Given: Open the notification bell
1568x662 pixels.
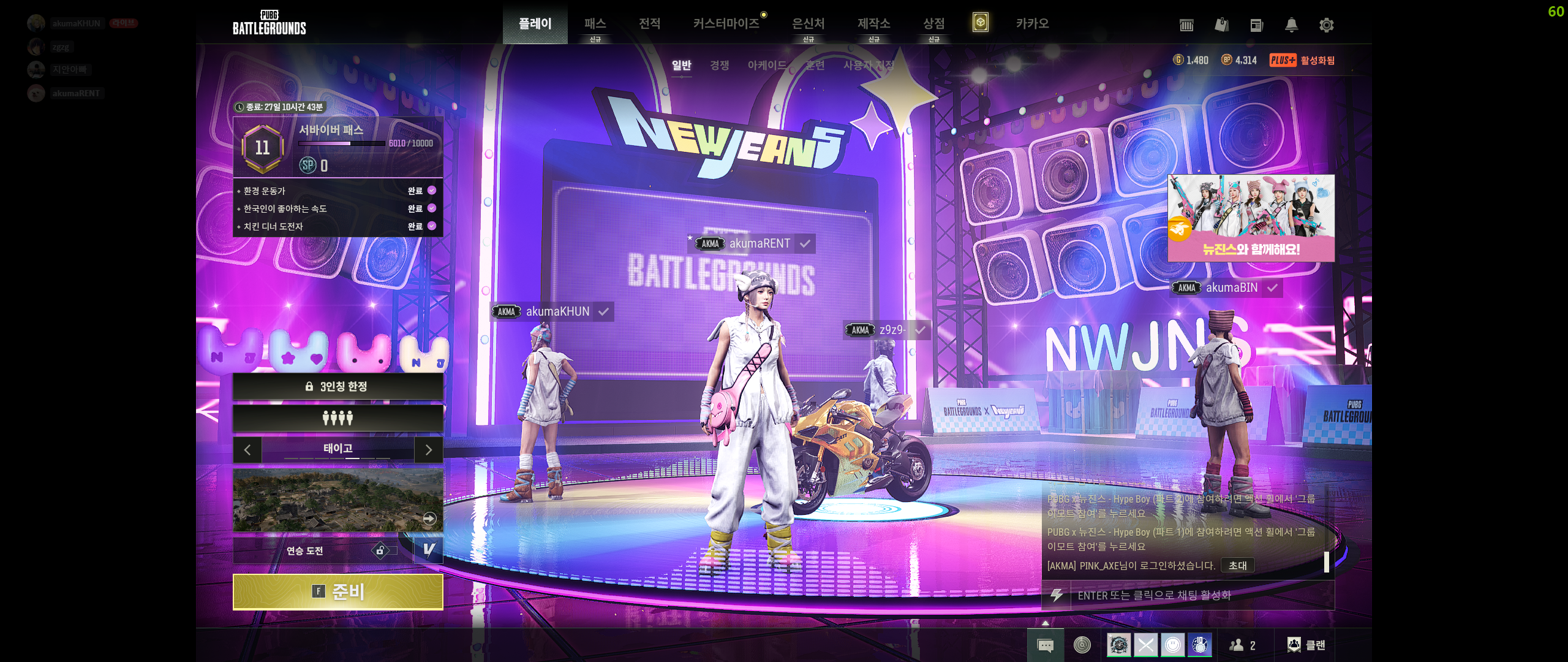Looking at the screenshot, I should pos(1291,25).
